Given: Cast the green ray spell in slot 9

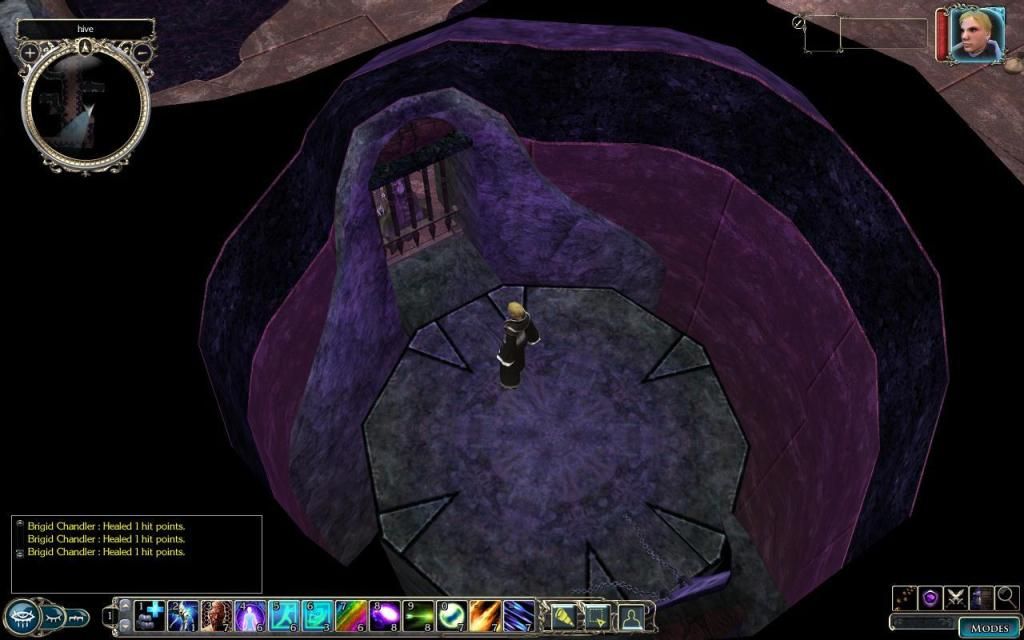Looking at the screenshot, I should [x=419, y=614].
